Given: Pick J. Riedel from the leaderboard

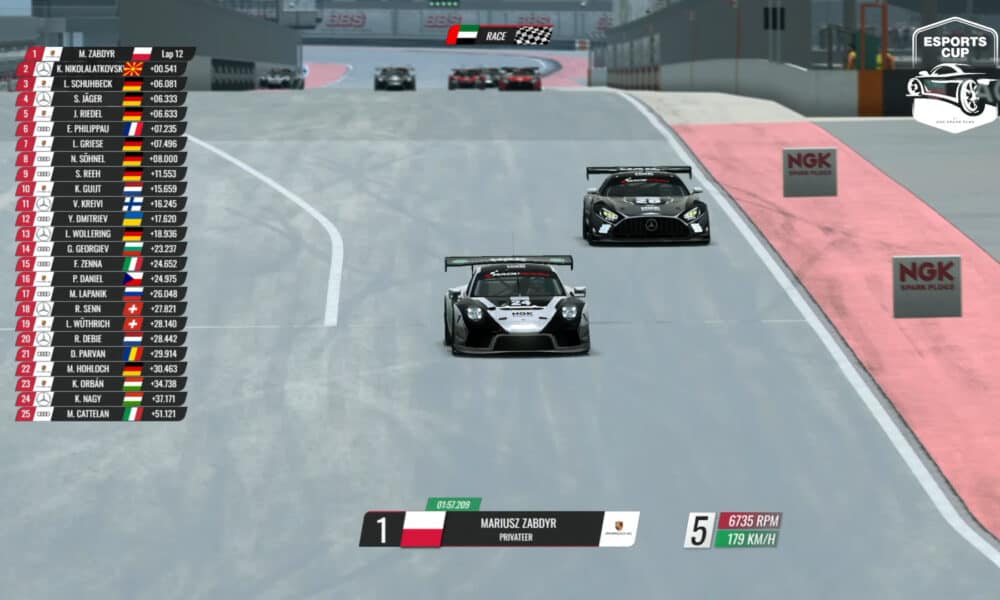Looking at the screenshot, I should (x=98, y=114).
